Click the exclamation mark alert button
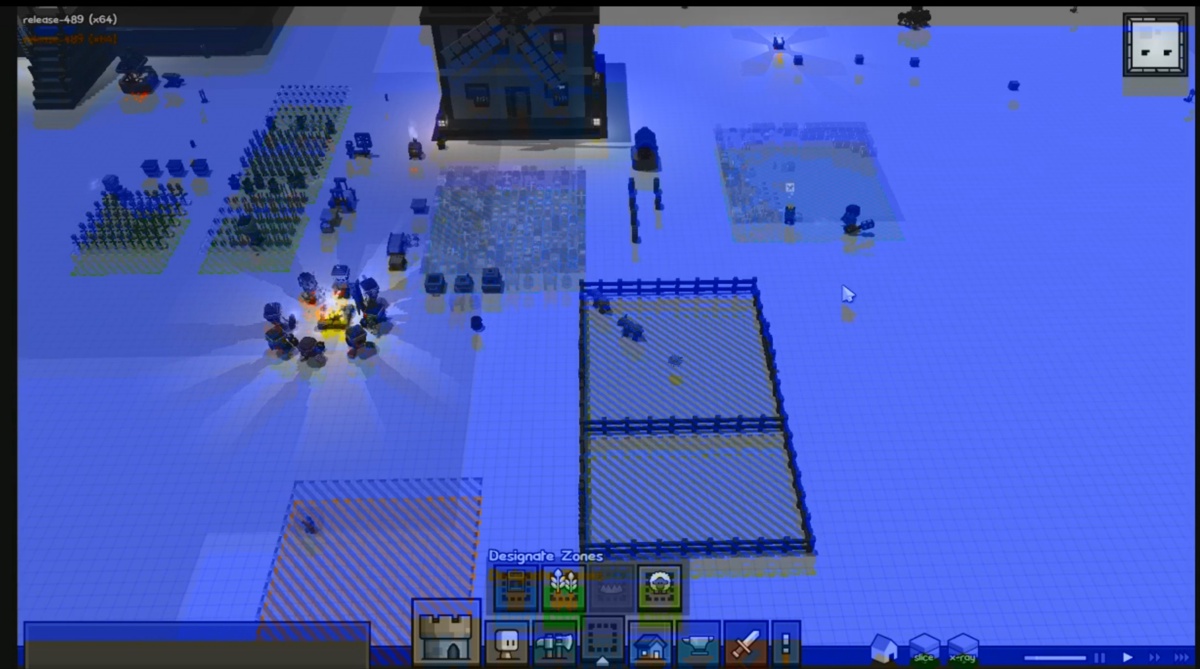 click(x=785, y=643)
